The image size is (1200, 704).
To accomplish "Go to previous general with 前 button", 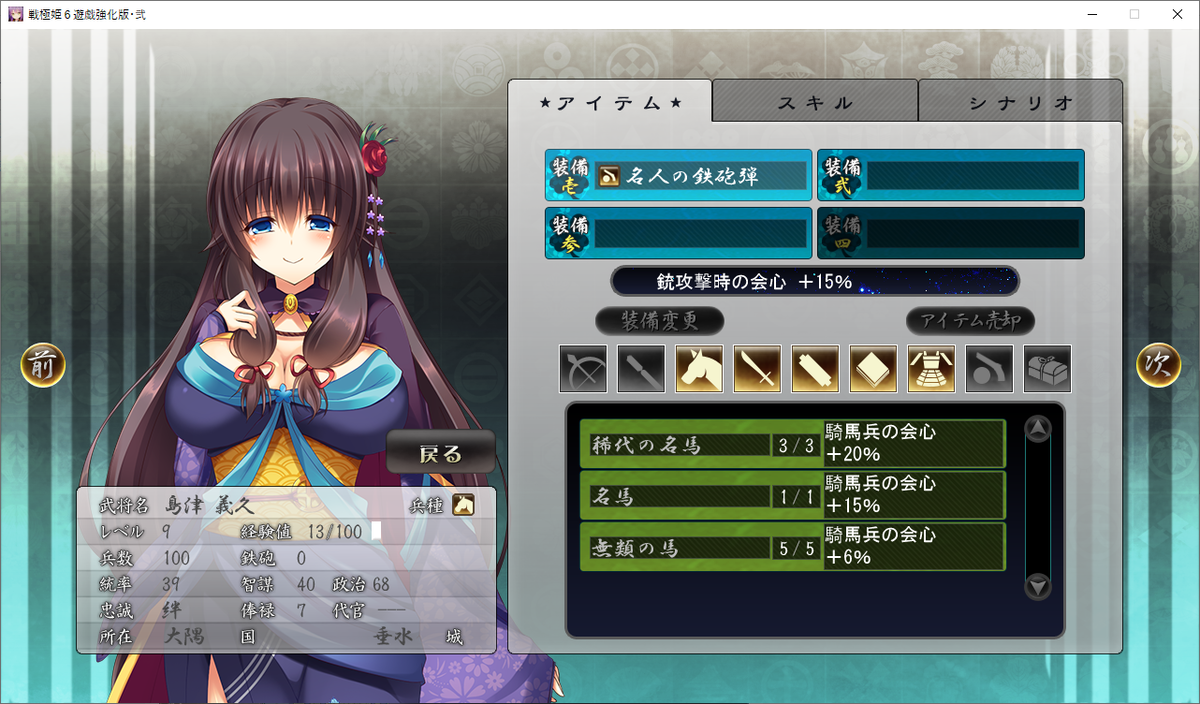I will coord(43,366).
